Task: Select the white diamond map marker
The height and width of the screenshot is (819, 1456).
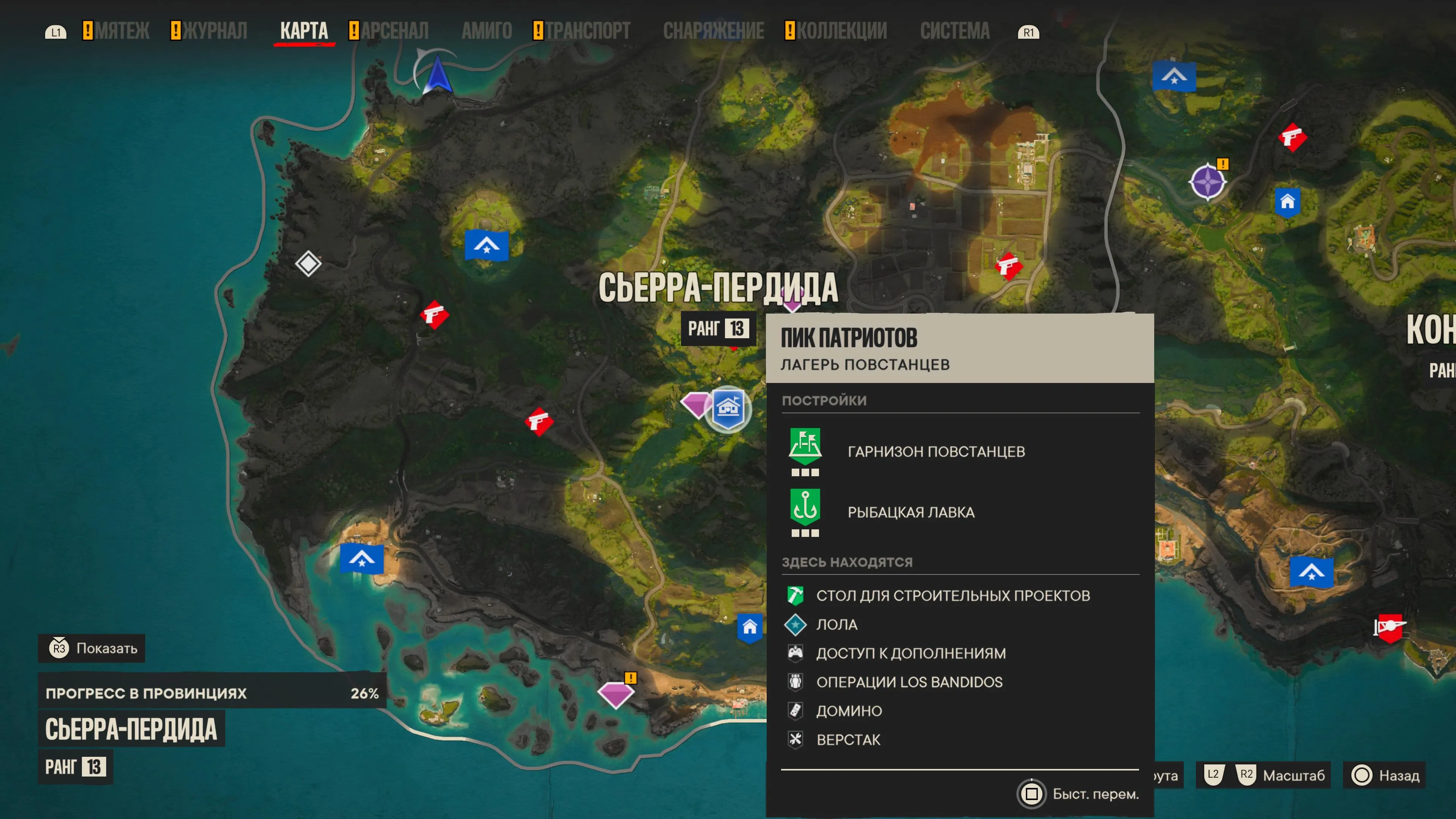Action: [x=308, y=264]
